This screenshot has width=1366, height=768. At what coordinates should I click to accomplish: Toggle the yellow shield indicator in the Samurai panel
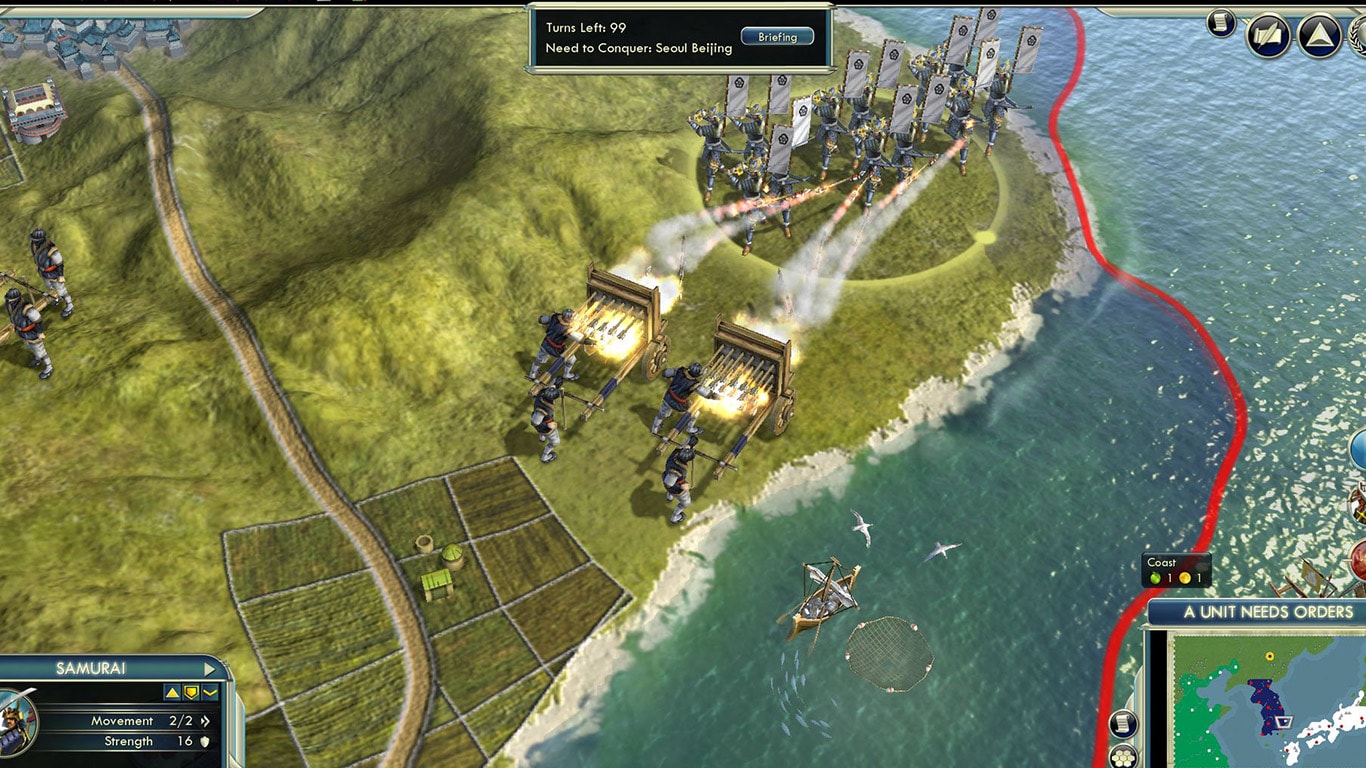coord(190,691)
